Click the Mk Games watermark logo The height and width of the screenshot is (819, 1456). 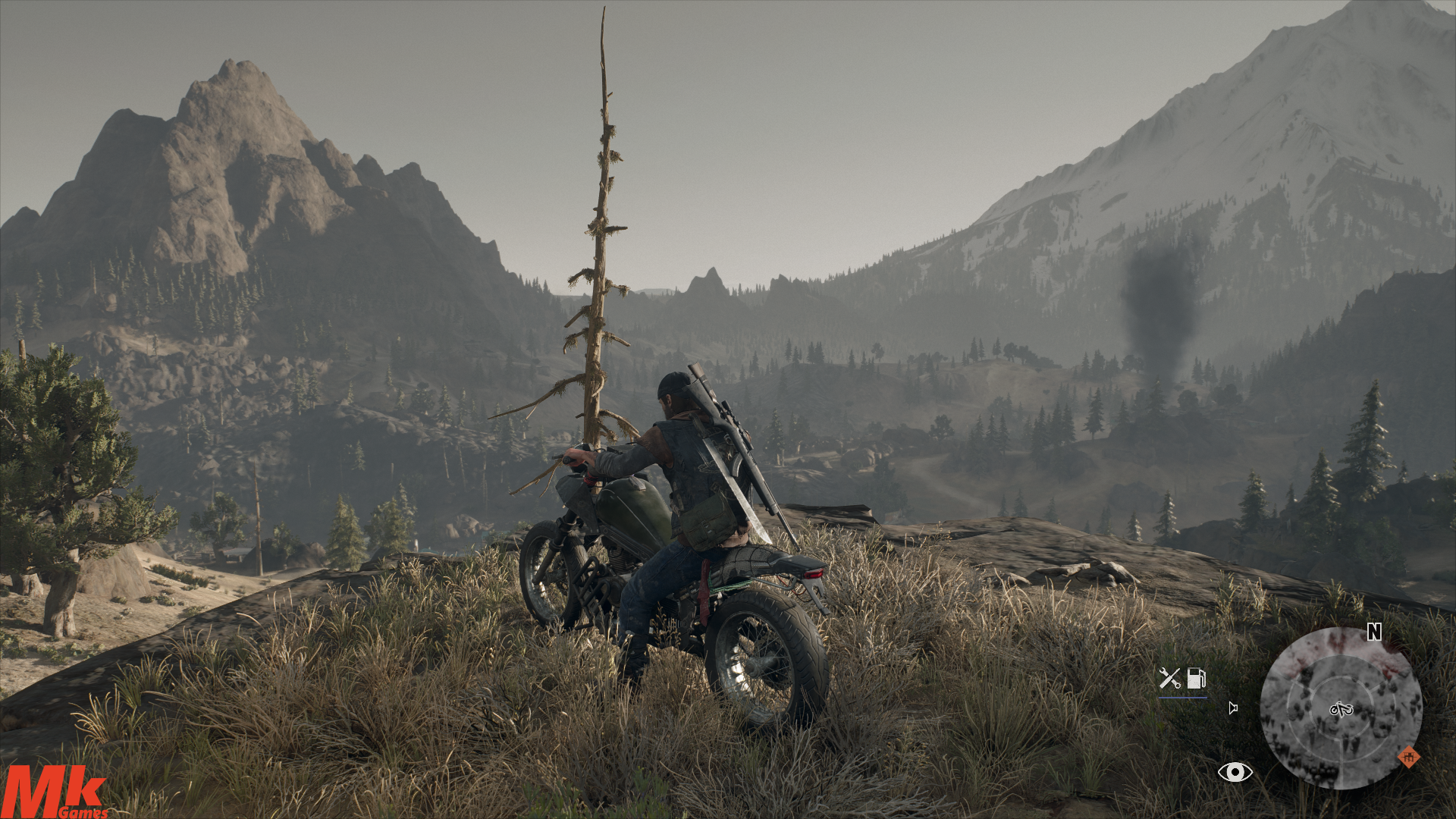coord(55,792)
